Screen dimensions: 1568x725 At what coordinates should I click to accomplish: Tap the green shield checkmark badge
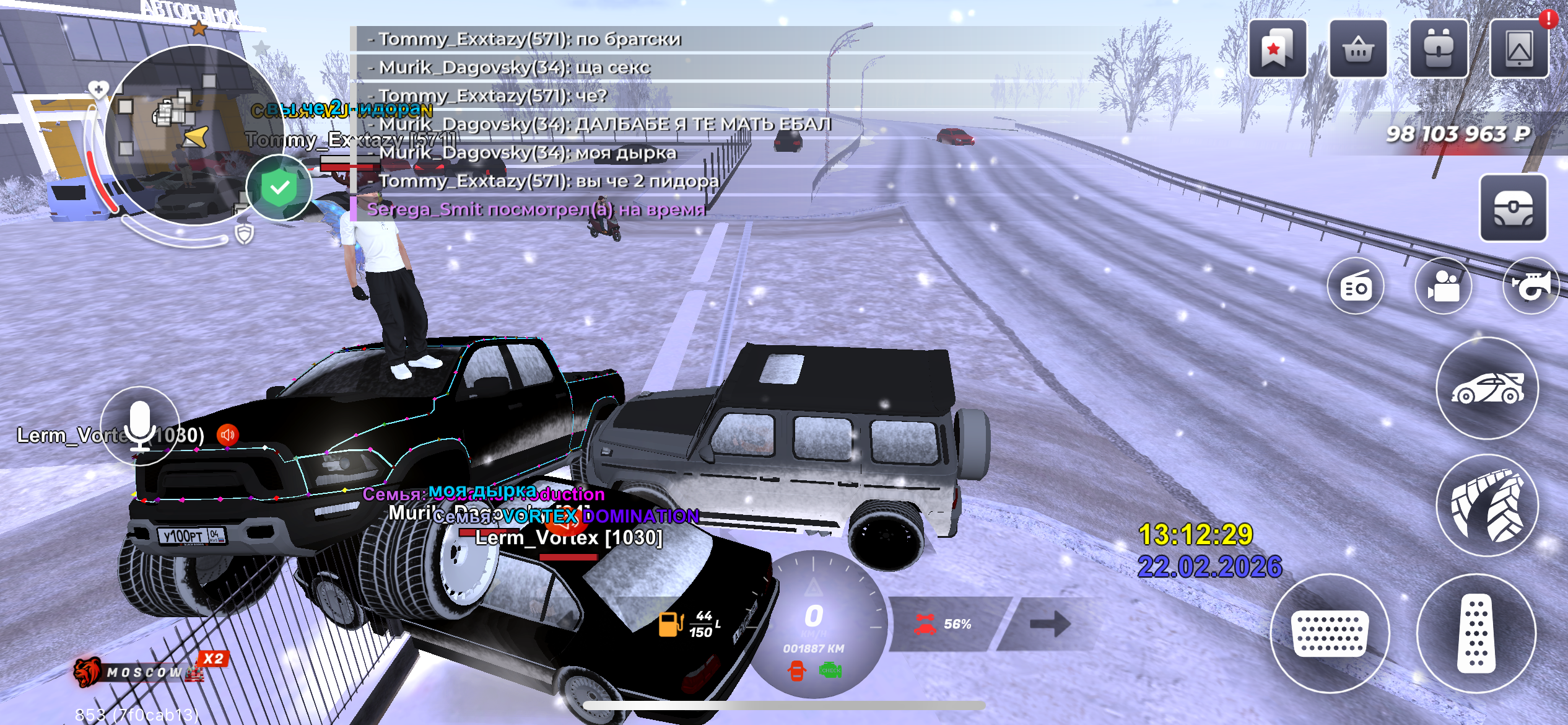coord(279,187)
